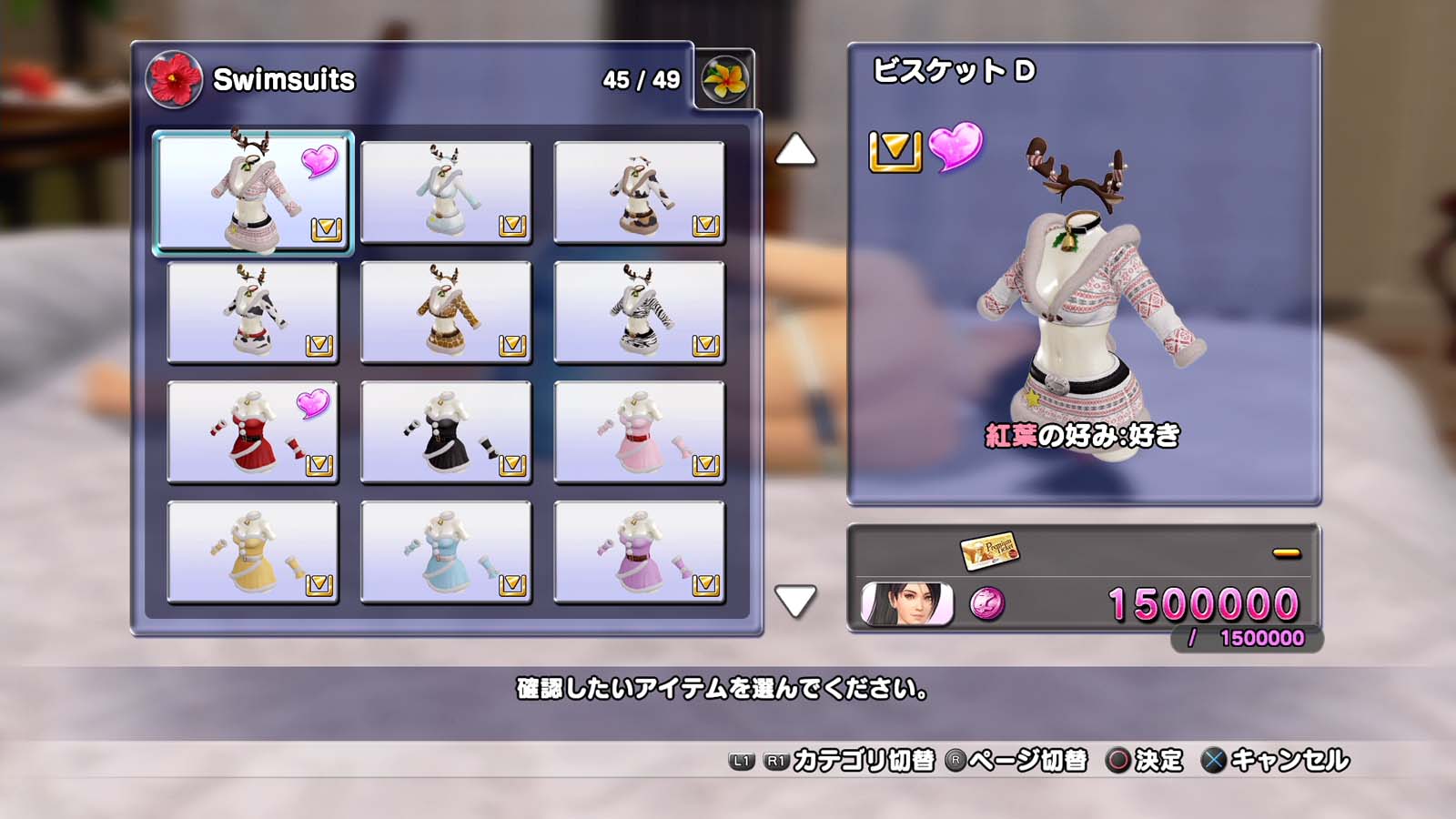Click Momiji's character portrait
This screenshot has width=1456, height=819.
906,604
